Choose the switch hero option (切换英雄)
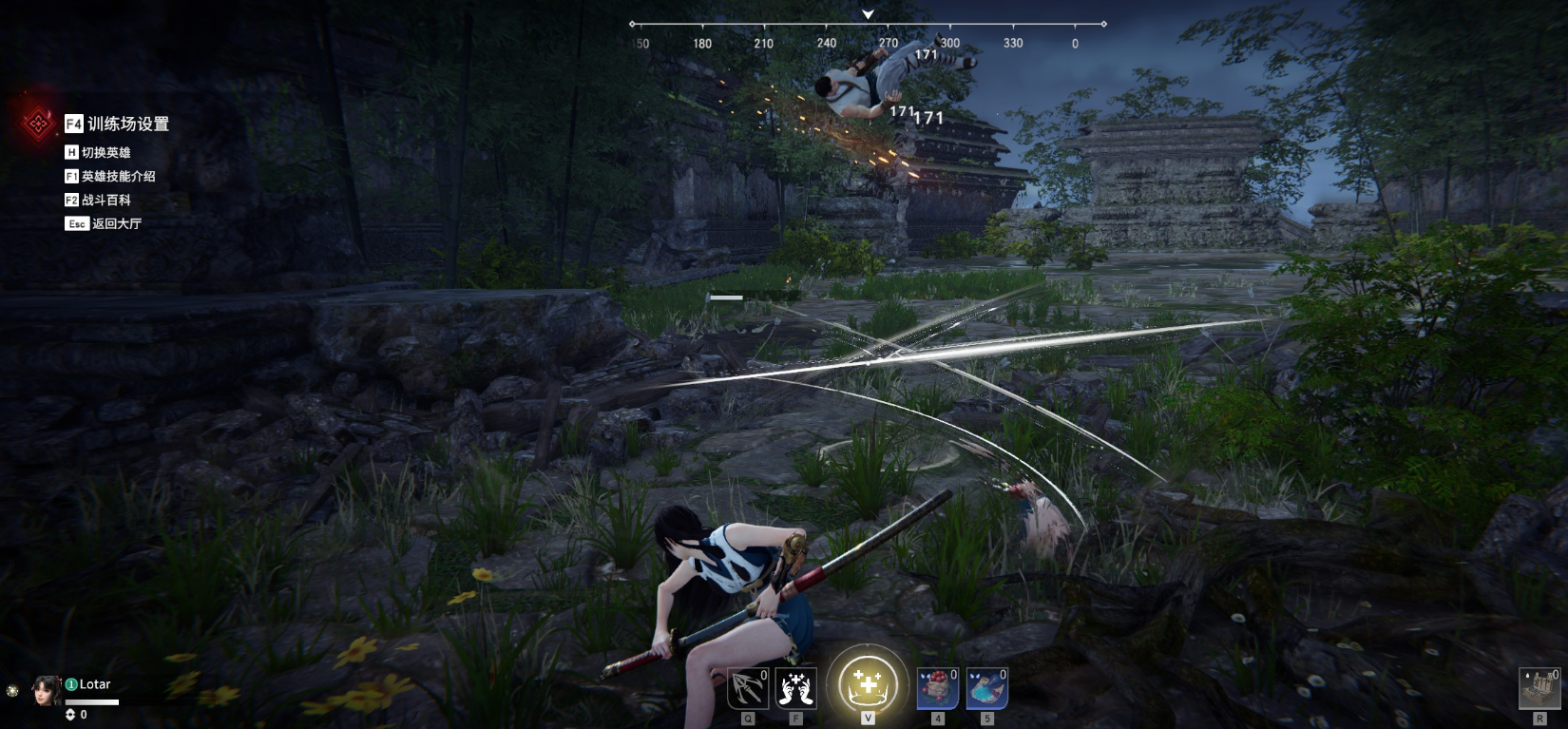Viewport: 1568px width, 729px height. (98, 152)
